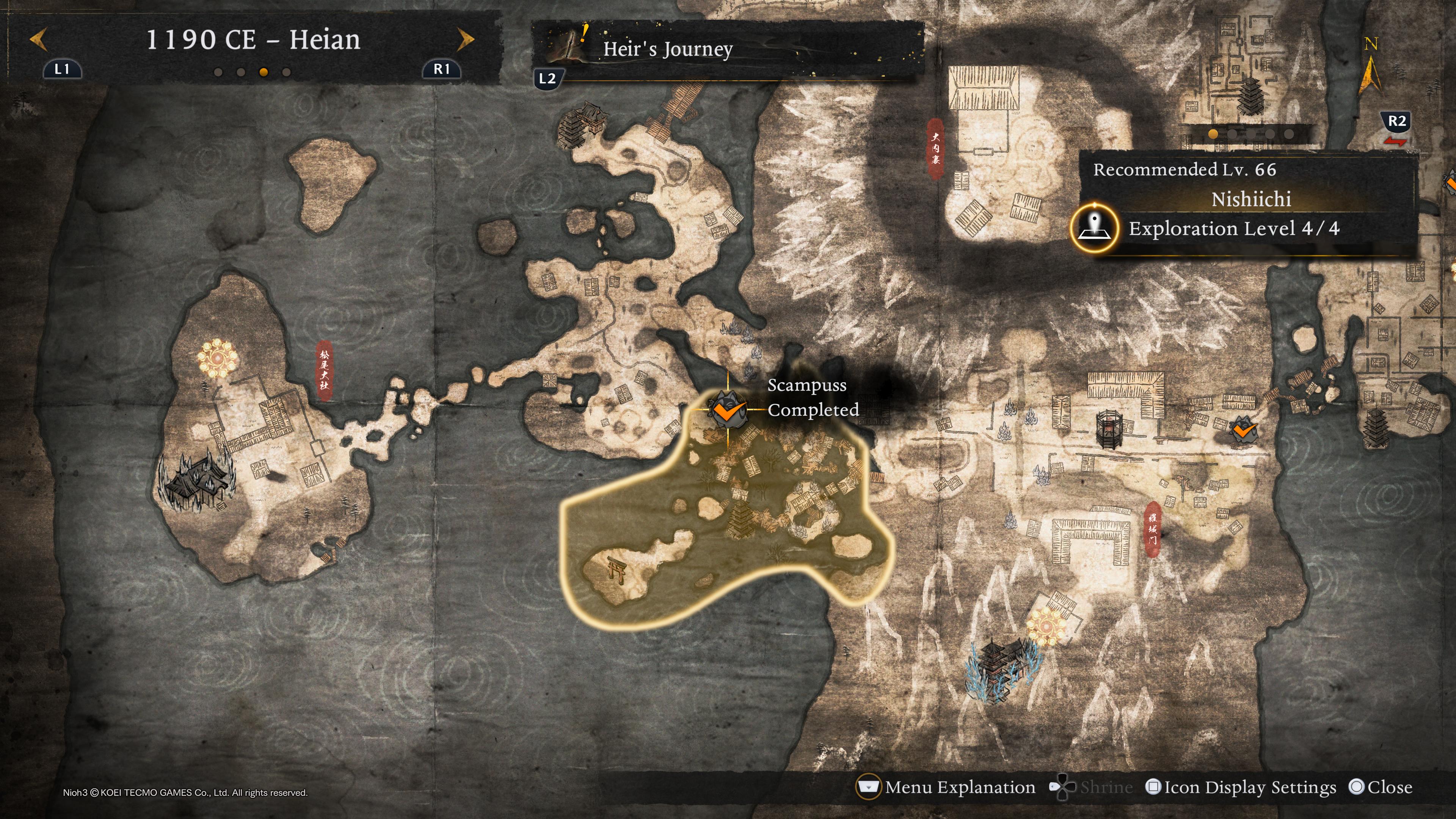The width and height of the screenshot is (1456, 819).
Task: Click the red Daidairi palace location label
Action: coord(935,149)
